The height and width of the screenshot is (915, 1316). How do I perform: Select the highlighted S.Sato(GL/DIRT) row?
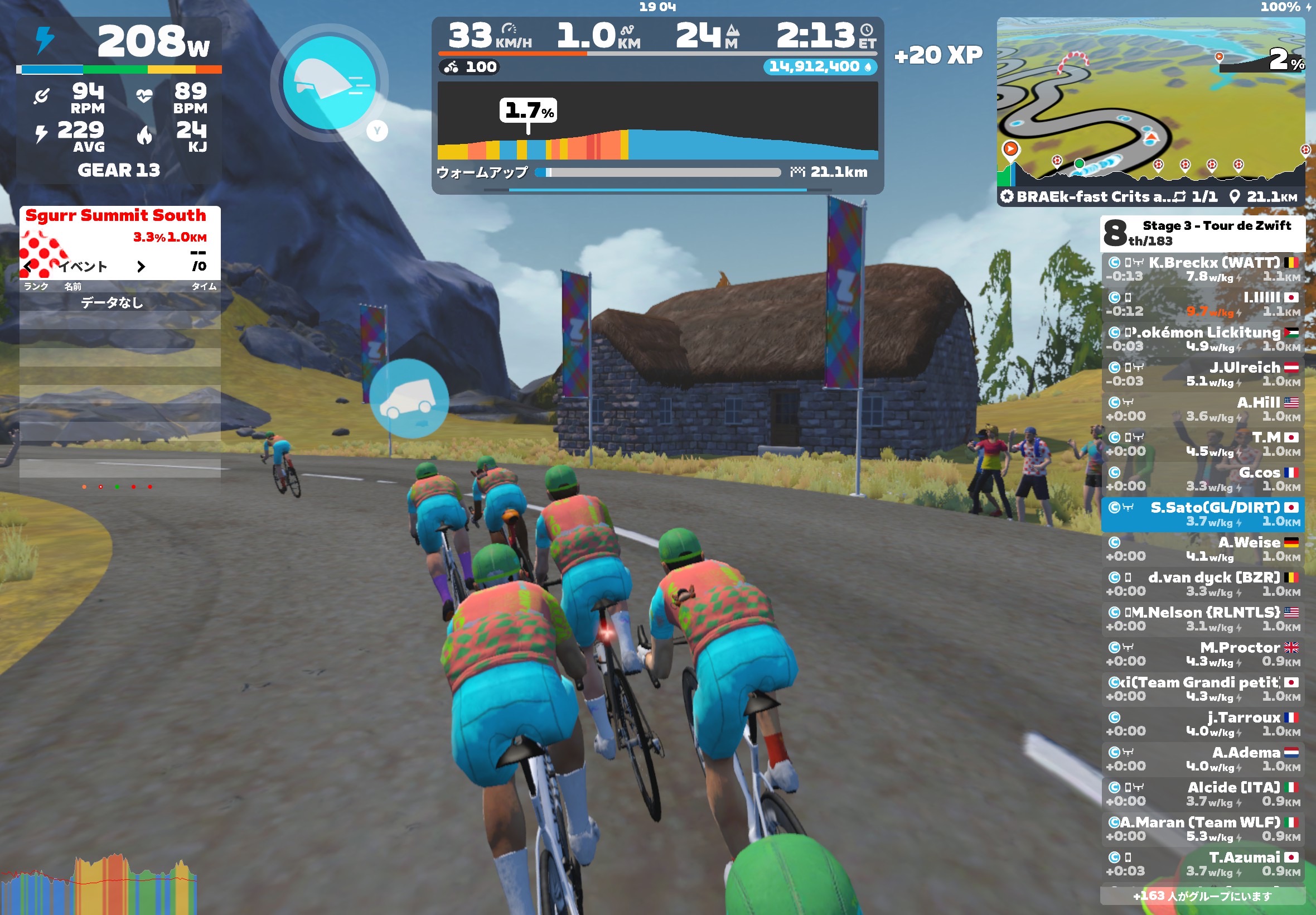pos(1202,514)
